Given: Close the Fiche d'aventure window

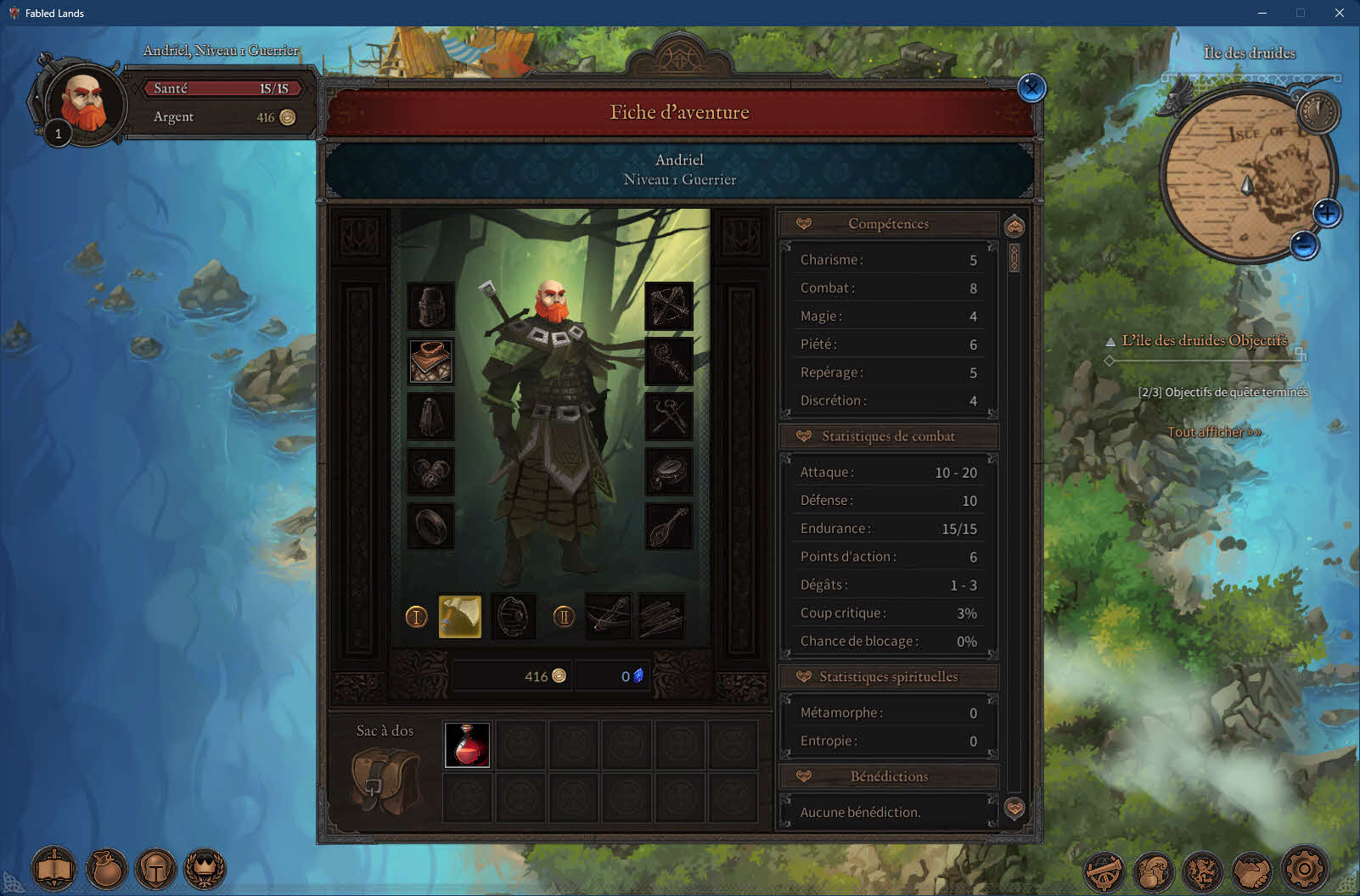Looking at the screenshot, I should (x=1031, y=87).
